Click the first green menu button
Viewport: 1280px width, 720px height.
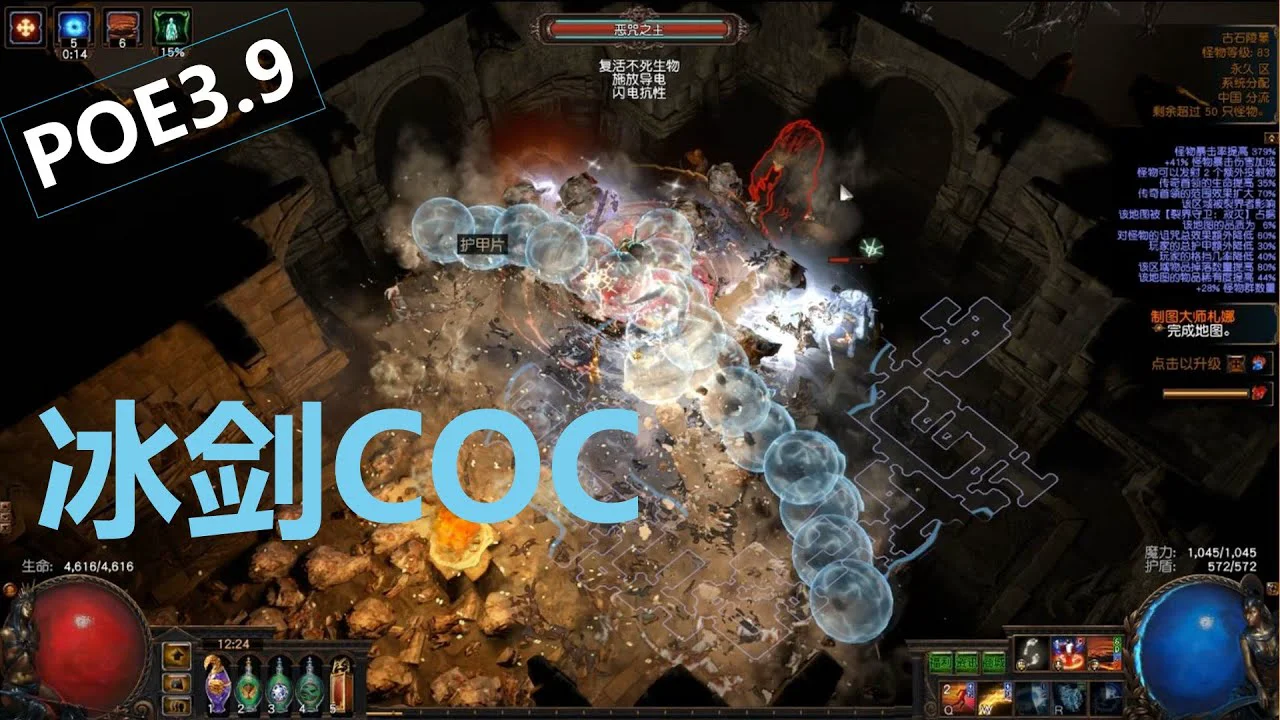939,660
